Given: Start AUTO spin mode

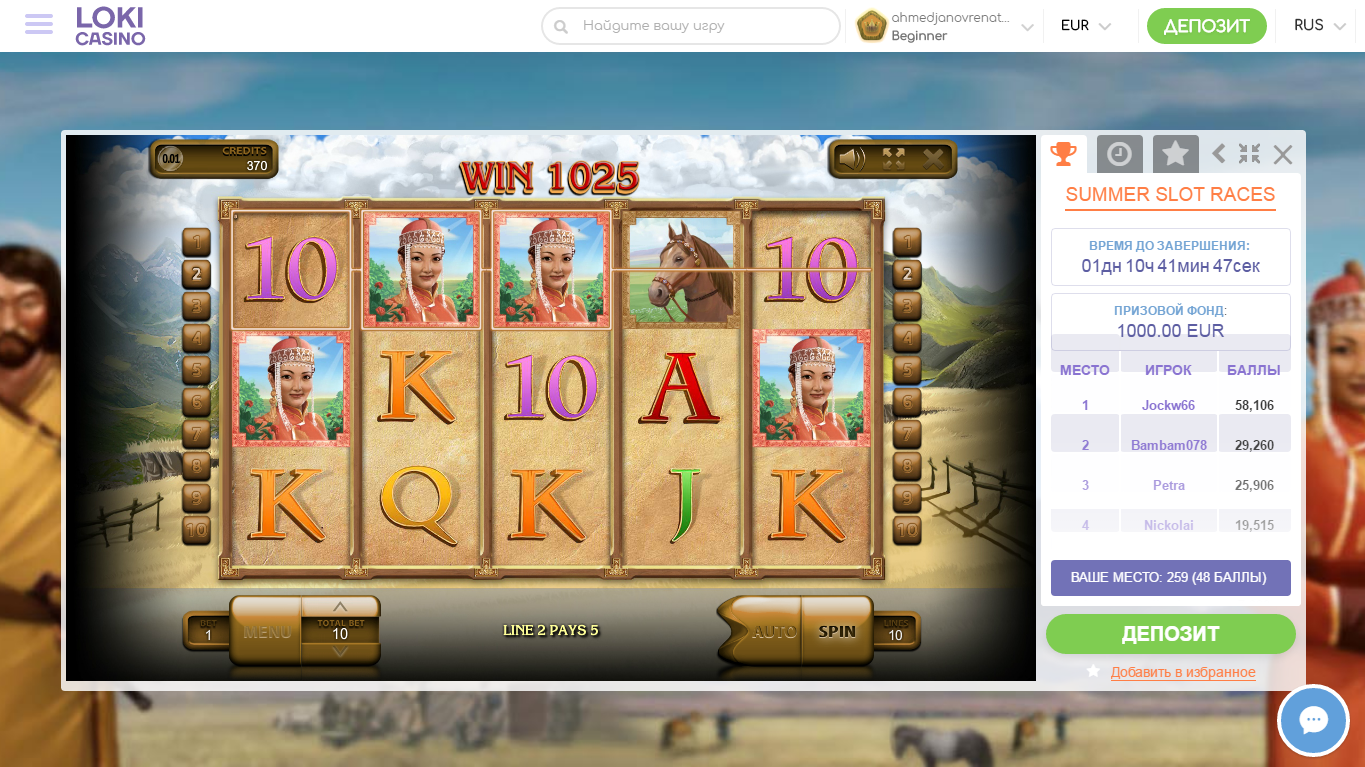Looking at the screenshot, I should (772, 631).
